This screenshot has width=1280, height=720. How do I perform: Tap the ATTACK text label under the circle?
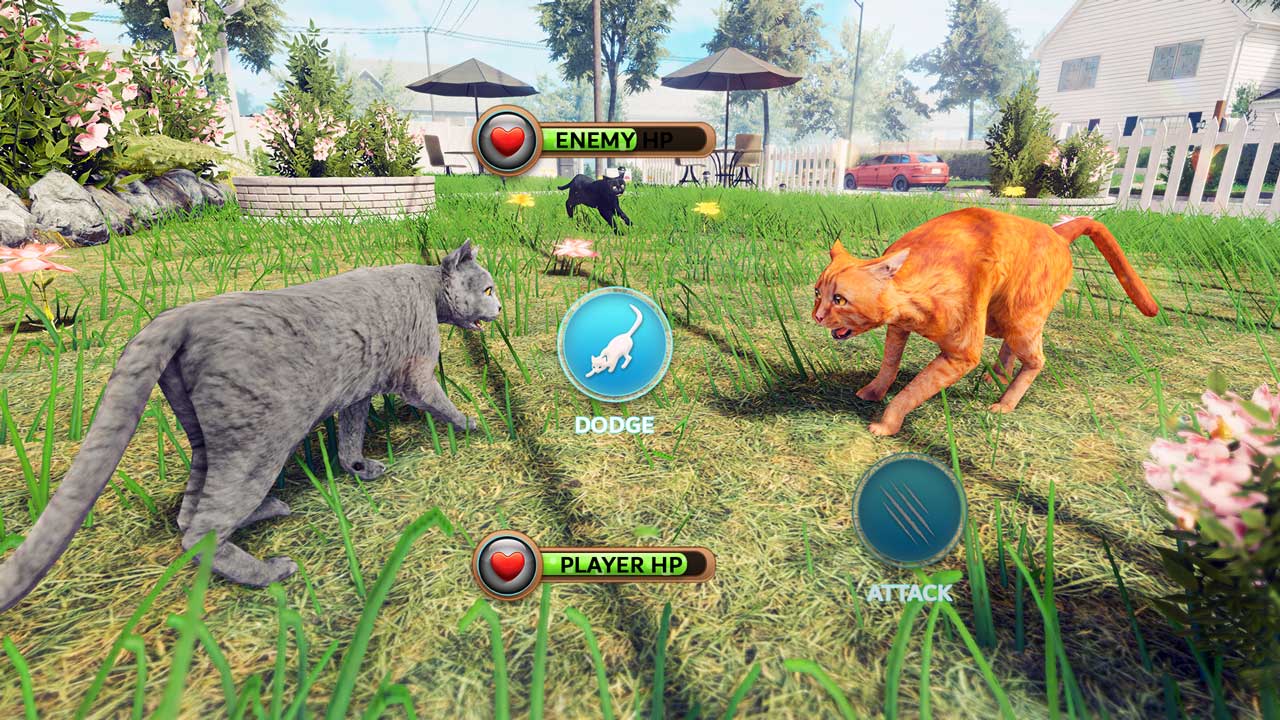point(907,590)
